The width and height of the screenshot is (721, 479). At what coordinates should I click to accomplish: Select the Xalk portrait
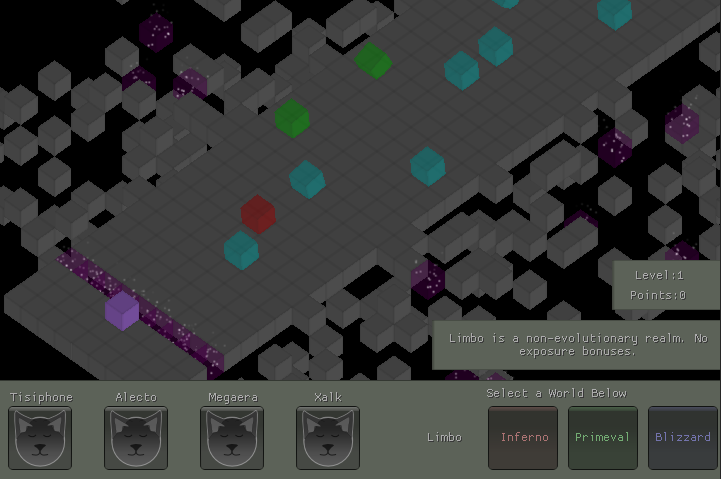coord(328,438)
